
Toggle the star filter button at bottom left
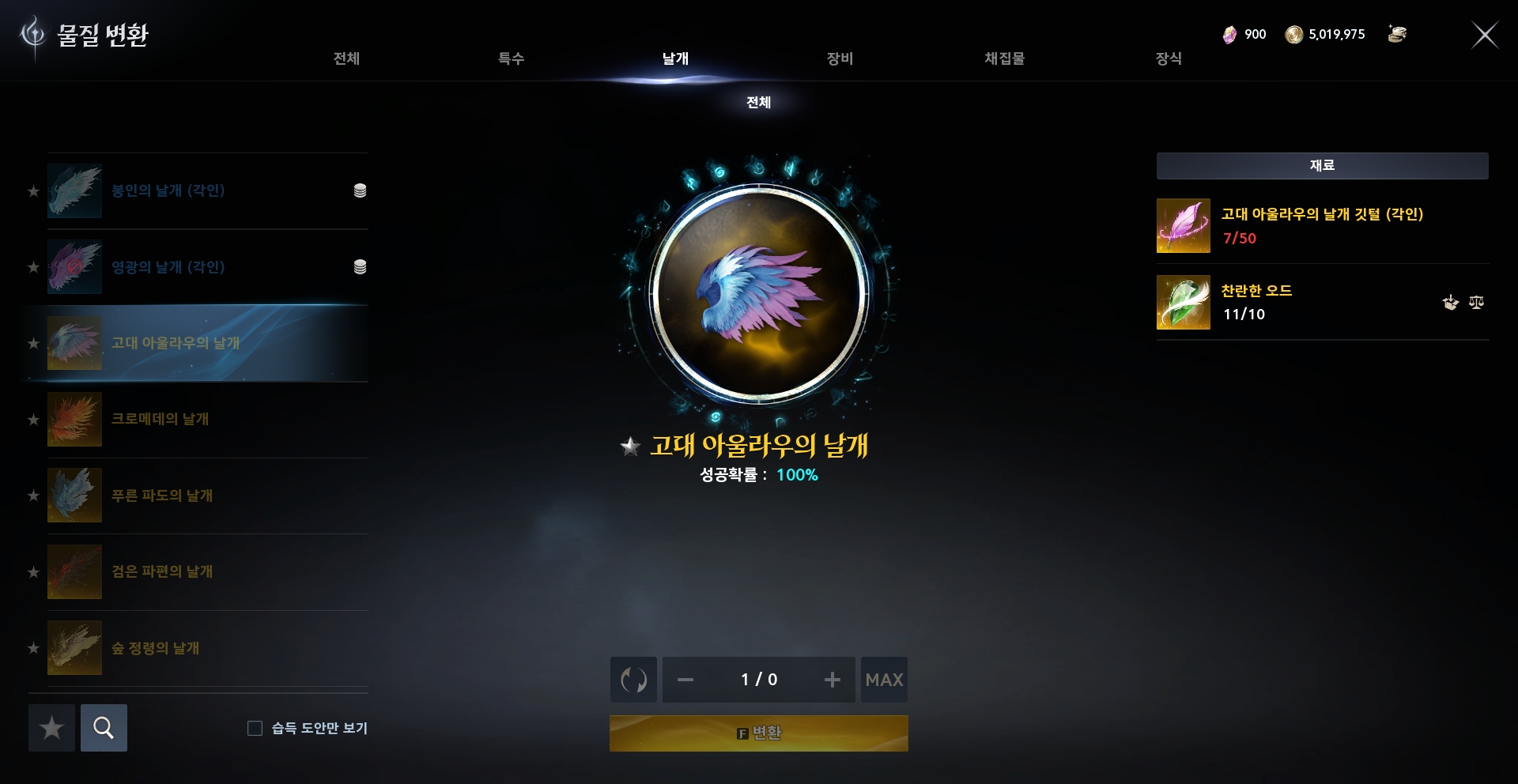click(51, 728)
